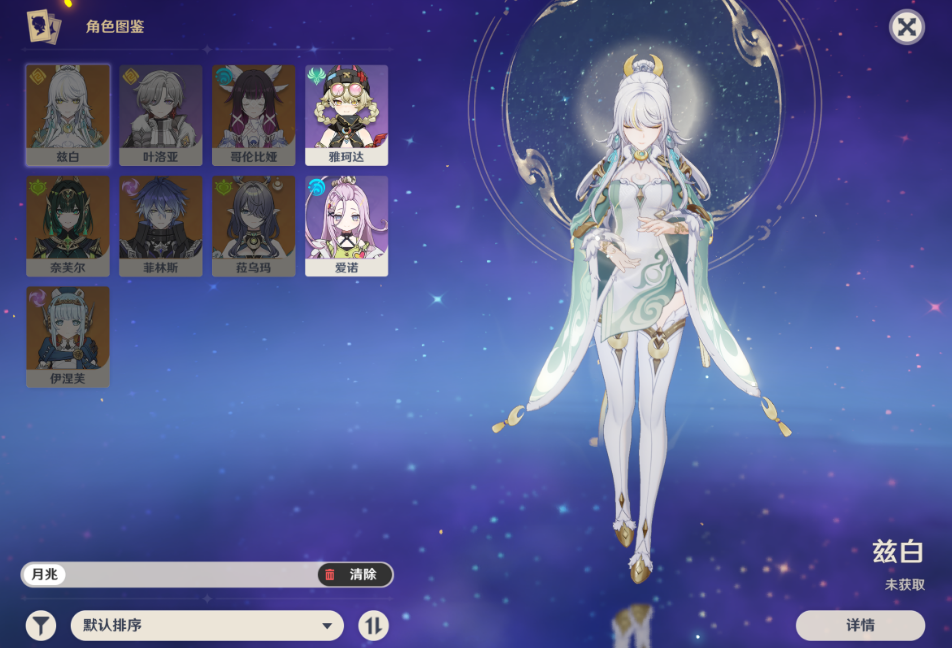The width and height of the screenshot is (952, 648).
Task: Pick the 哥伦比娅 character card
Action: pyautogui.click(x=254, y=114)
